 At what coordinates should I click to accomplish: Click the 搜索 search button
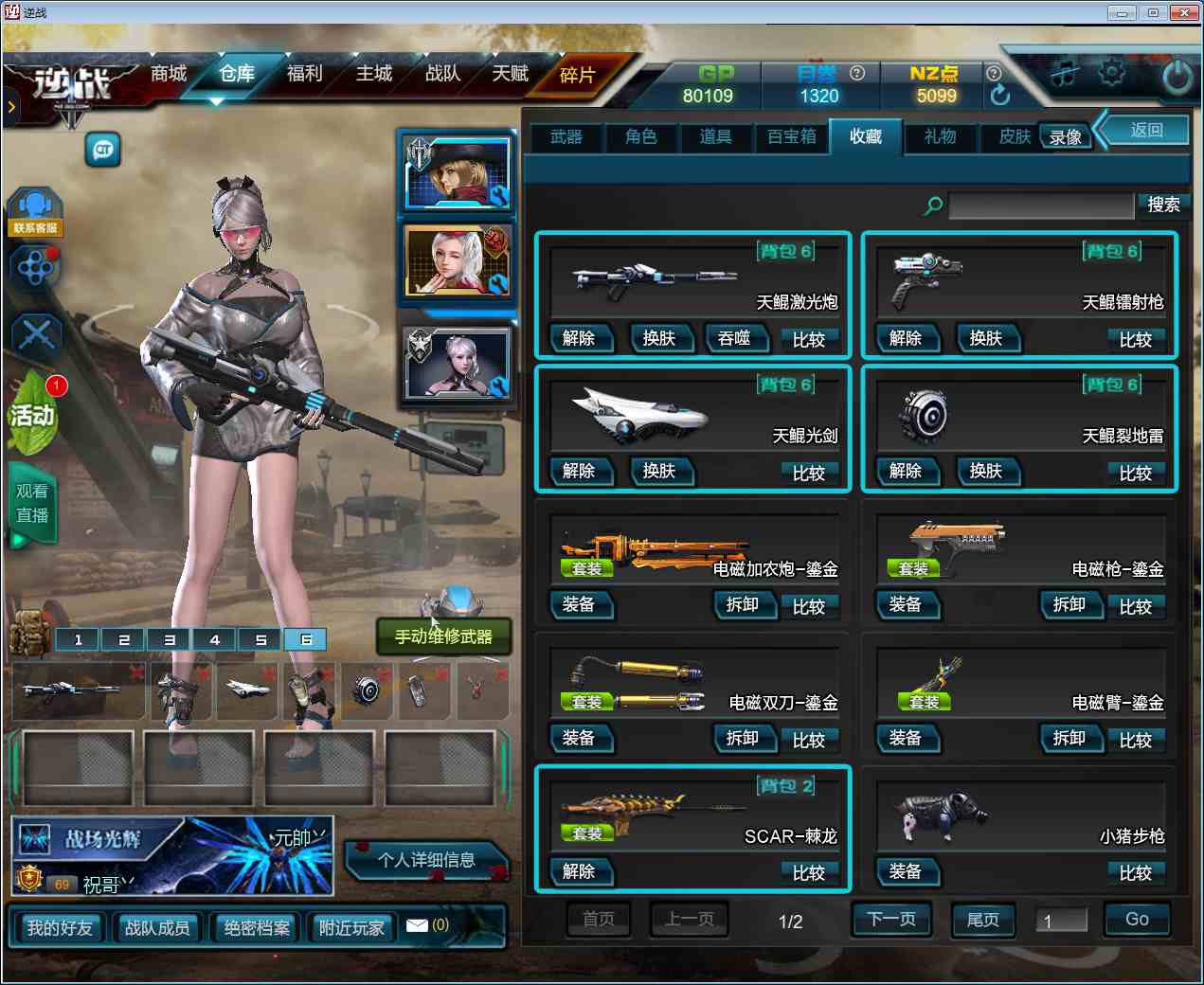point(1163,205)
